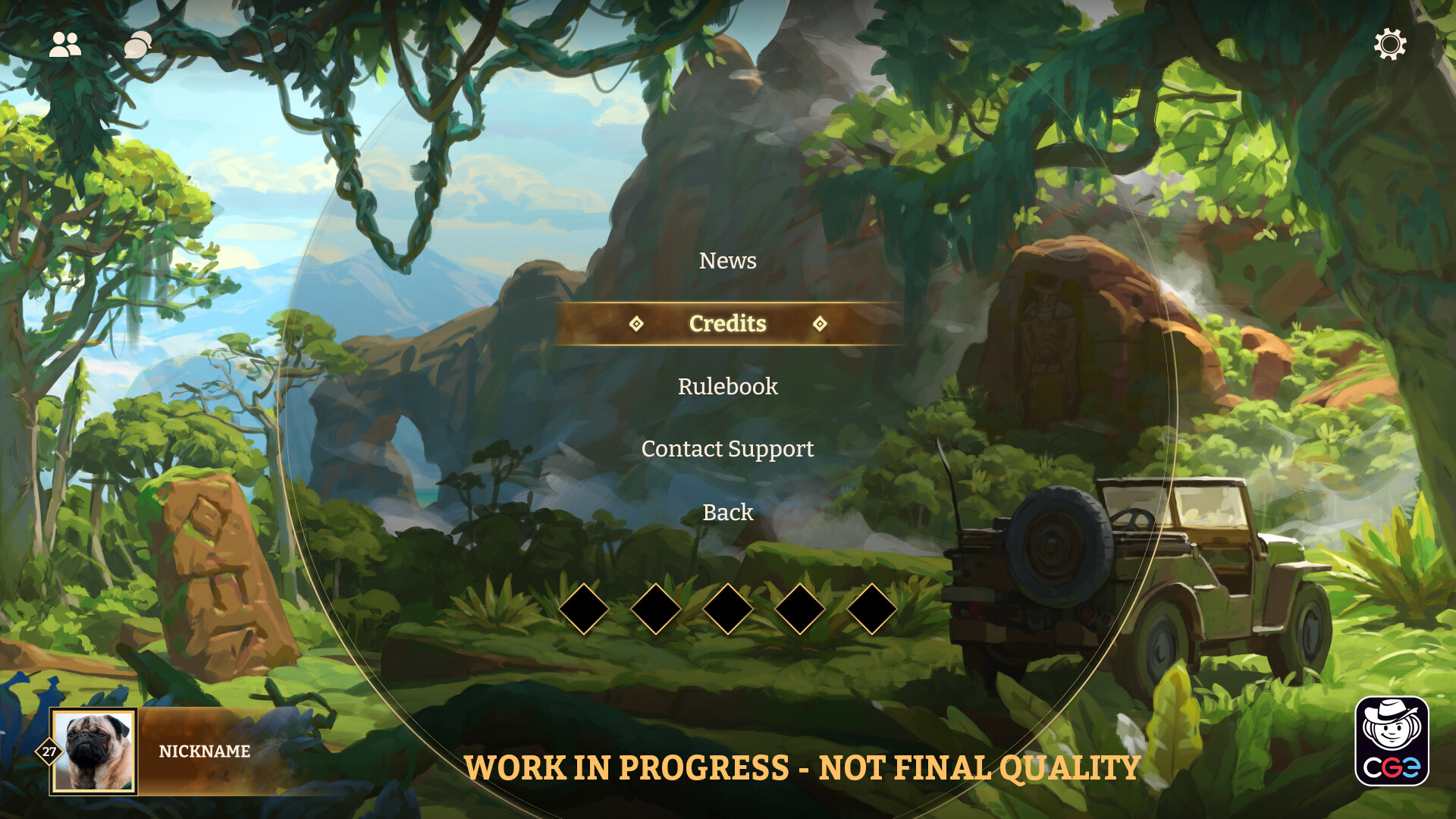Open the News screen
Viewport: 1456px width, 819px height.
click(728, 261)
